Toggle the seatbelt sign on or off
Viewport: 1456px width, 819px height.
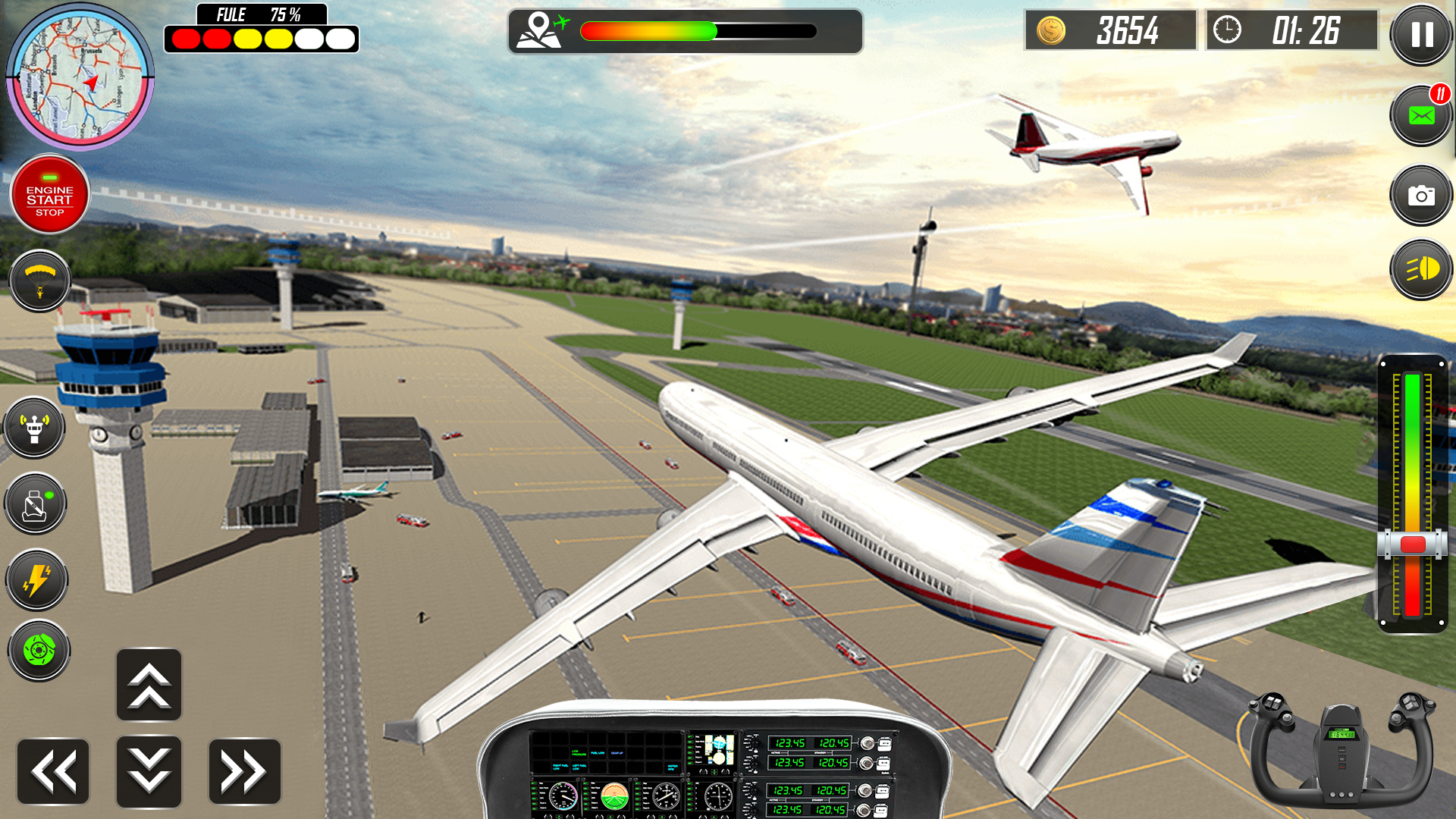coord(35,503)
